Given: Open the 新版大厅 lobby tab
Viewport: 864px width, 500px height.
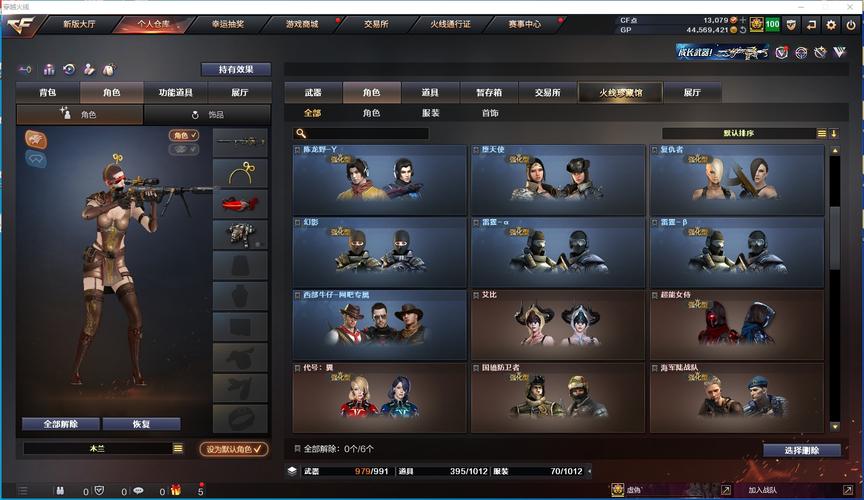Looking at the screenshot, I should point(82,23).
